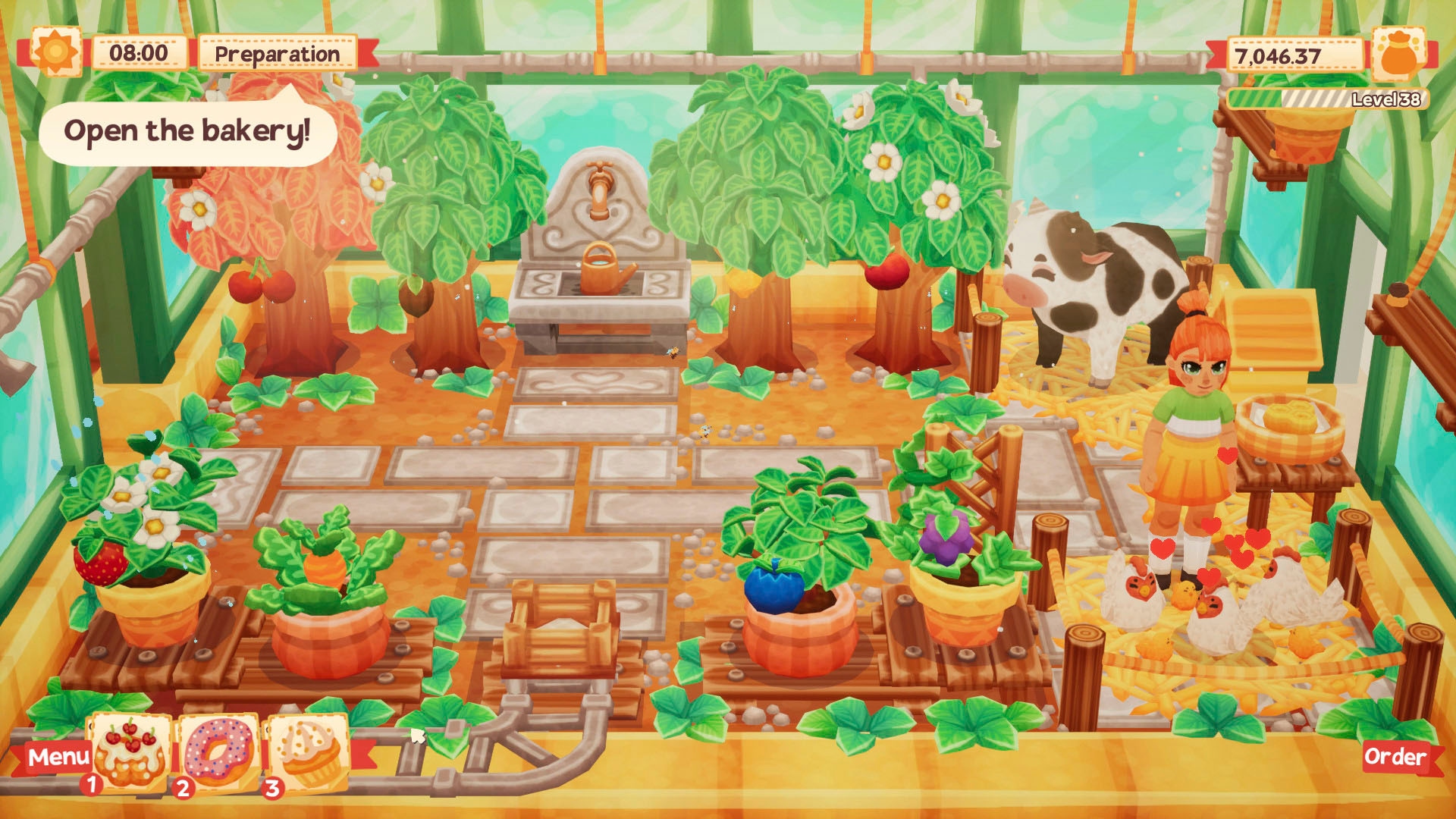Screen dimensions: 1456x819
Task: Click the 7,046.37 money counter
Action: [1297, 53]
